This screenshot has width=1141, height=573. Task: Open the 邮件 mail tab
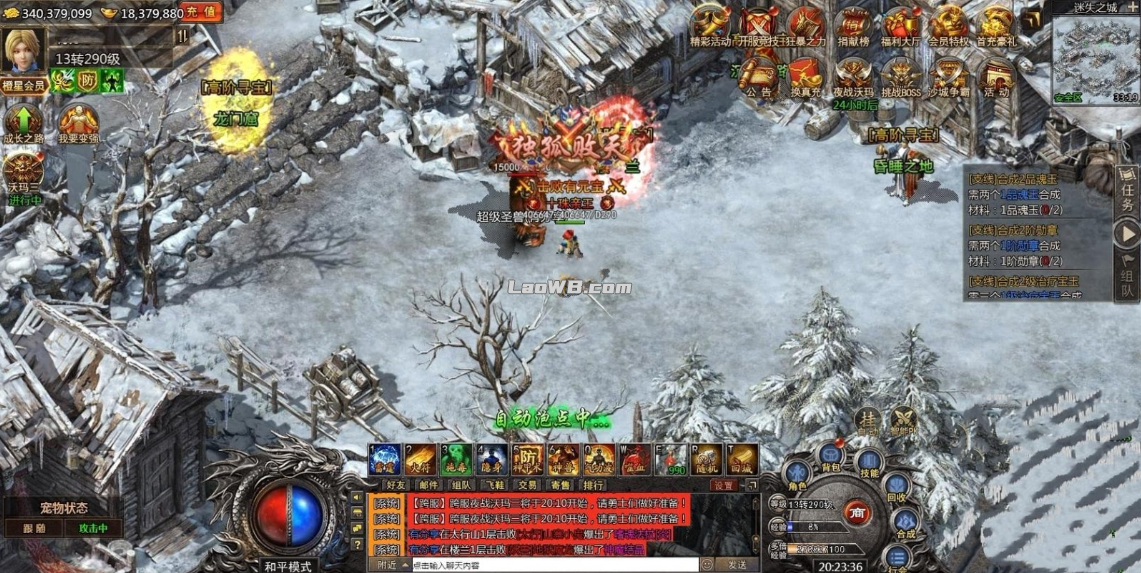tap(428, 485)
